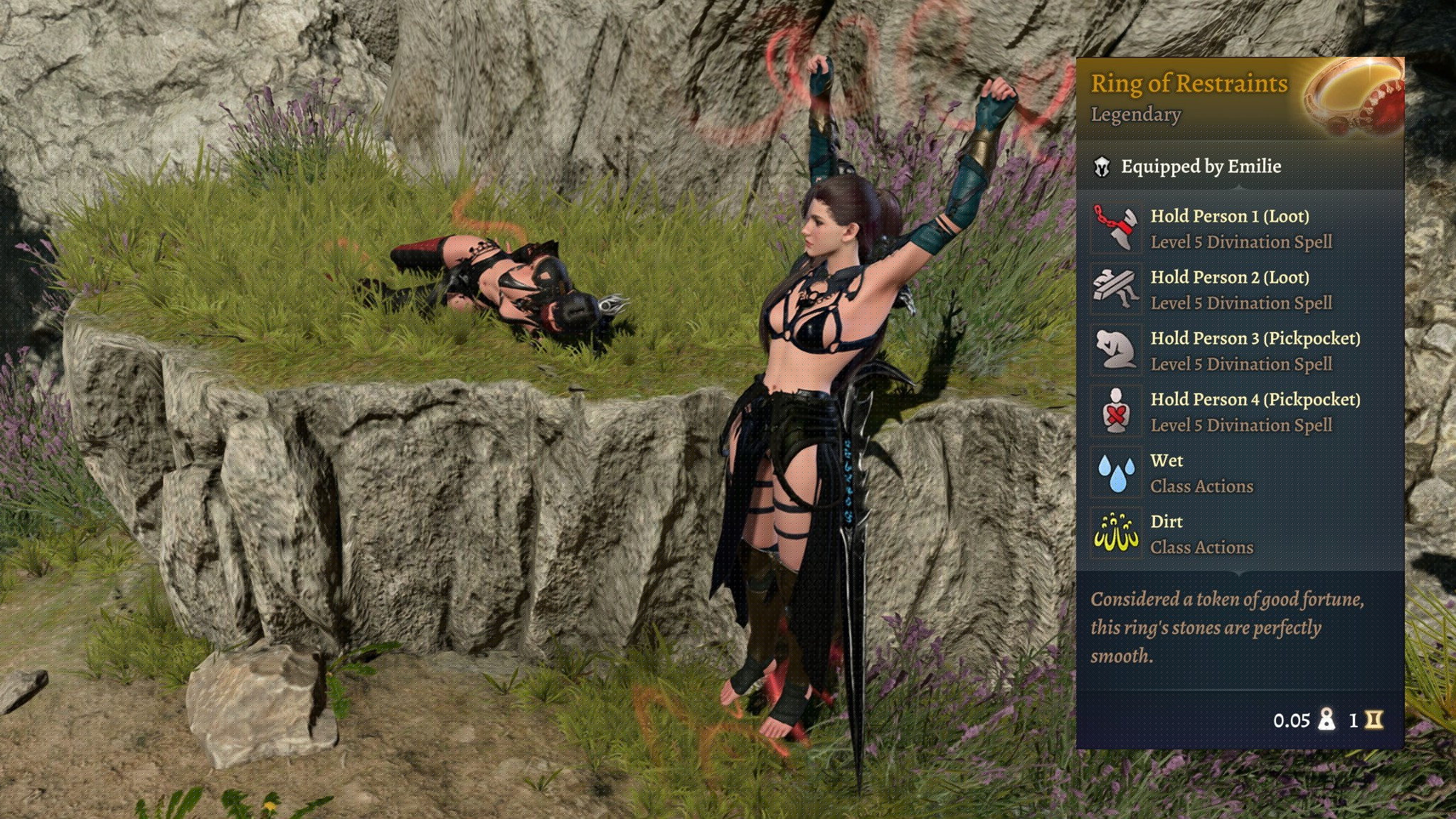This screenshot has width=1456, height=819.
Task: Choose the Hold Person 2 (Loot) spell
Action: 1115,289
